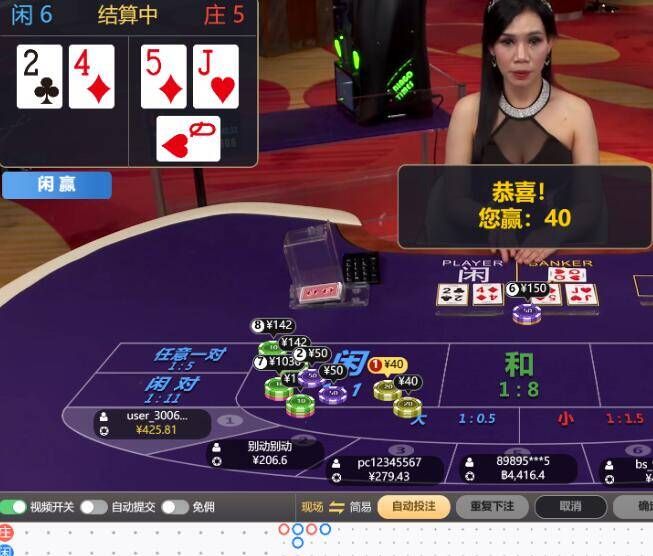Toggle the 免佣 no-commission switch
This screenshot has height=556, width=653.
[174, 507]
